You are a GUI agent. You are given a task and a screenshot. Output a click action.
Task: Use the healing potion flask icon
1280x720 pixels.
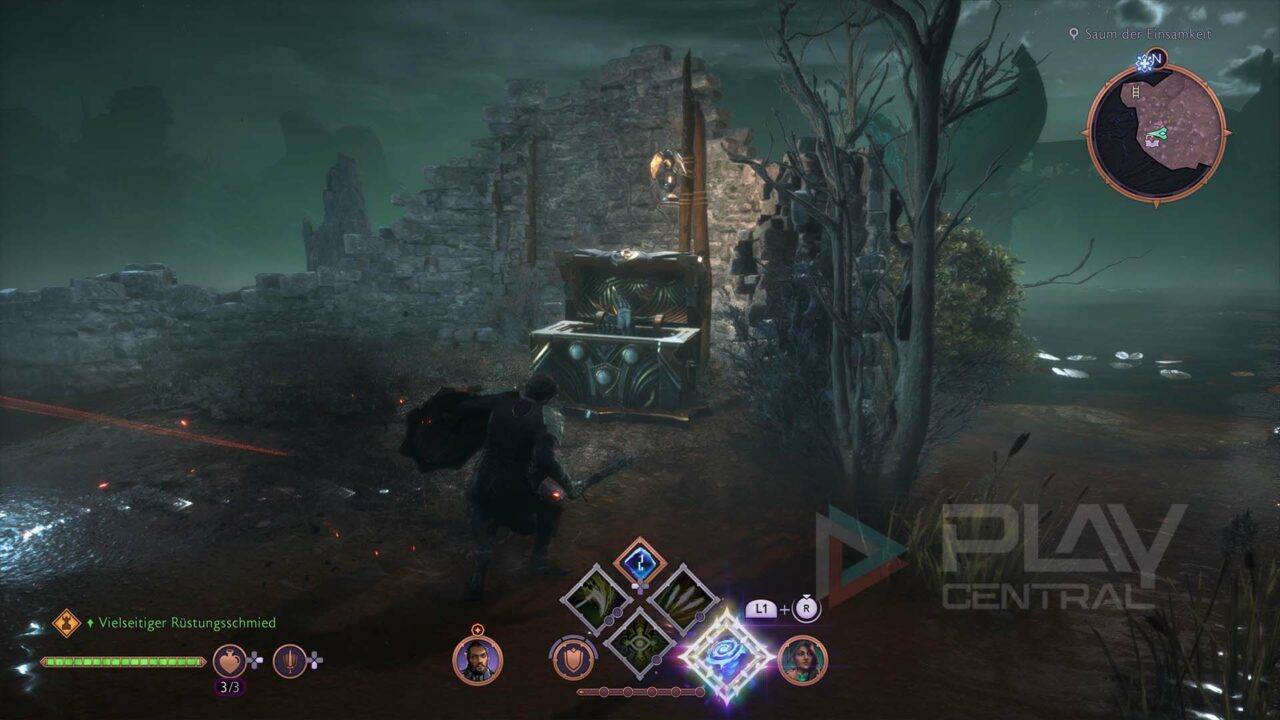(x=230, y=660)
